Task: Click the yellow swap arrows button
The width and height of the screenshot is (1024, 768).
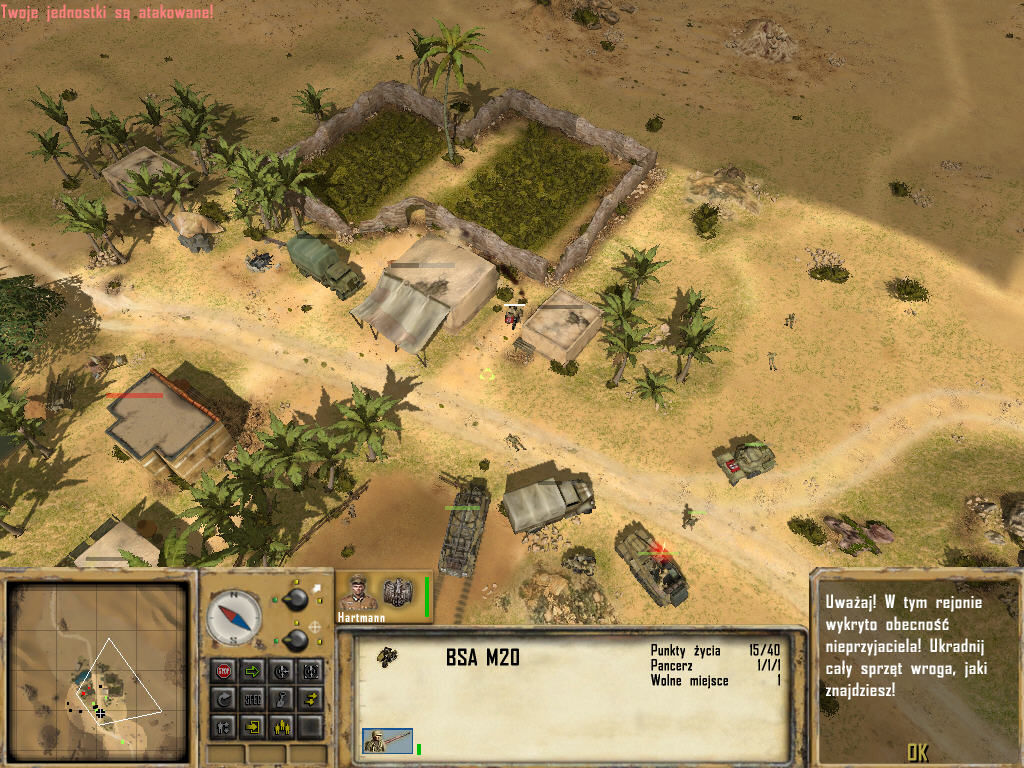Action: coord(311,698)
